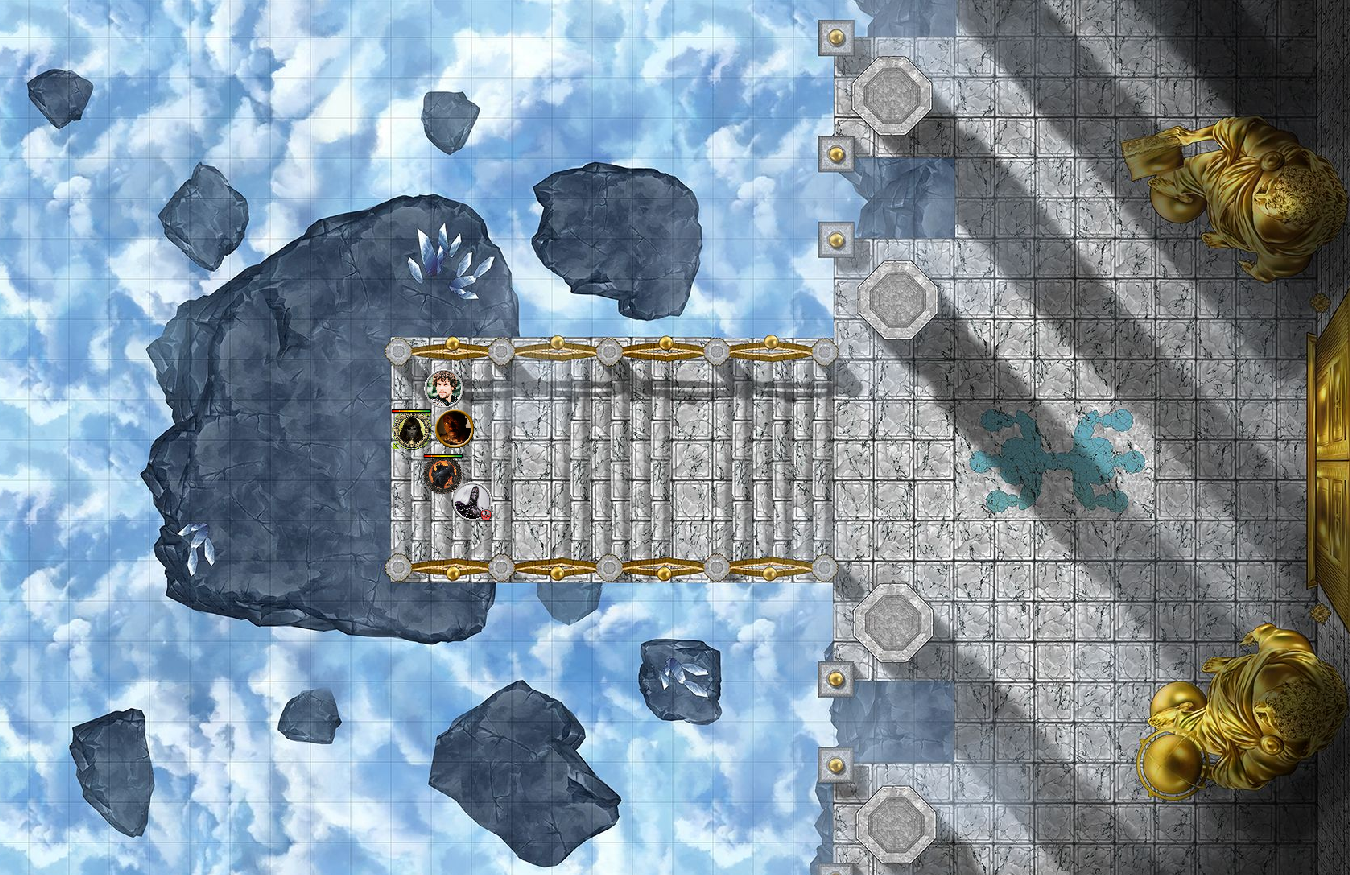Select the curly-haired man token
The width and height of the screenshot is (1350, 875).
[443, 387]
